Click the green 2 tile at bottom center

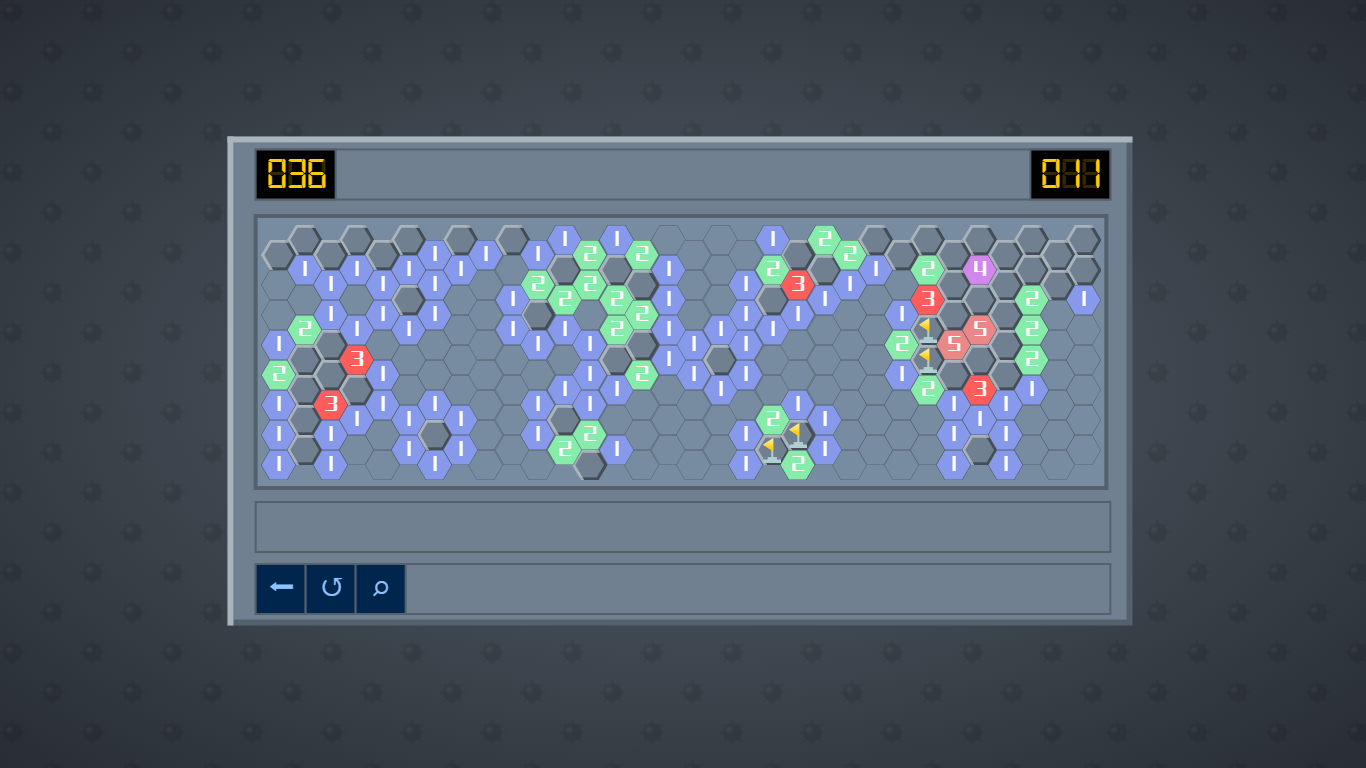pos(799,463)
